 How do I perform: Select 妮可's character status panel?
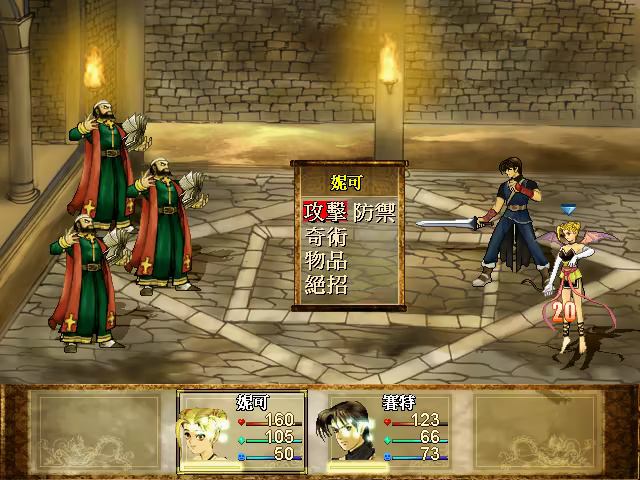[x=245, y=431]
